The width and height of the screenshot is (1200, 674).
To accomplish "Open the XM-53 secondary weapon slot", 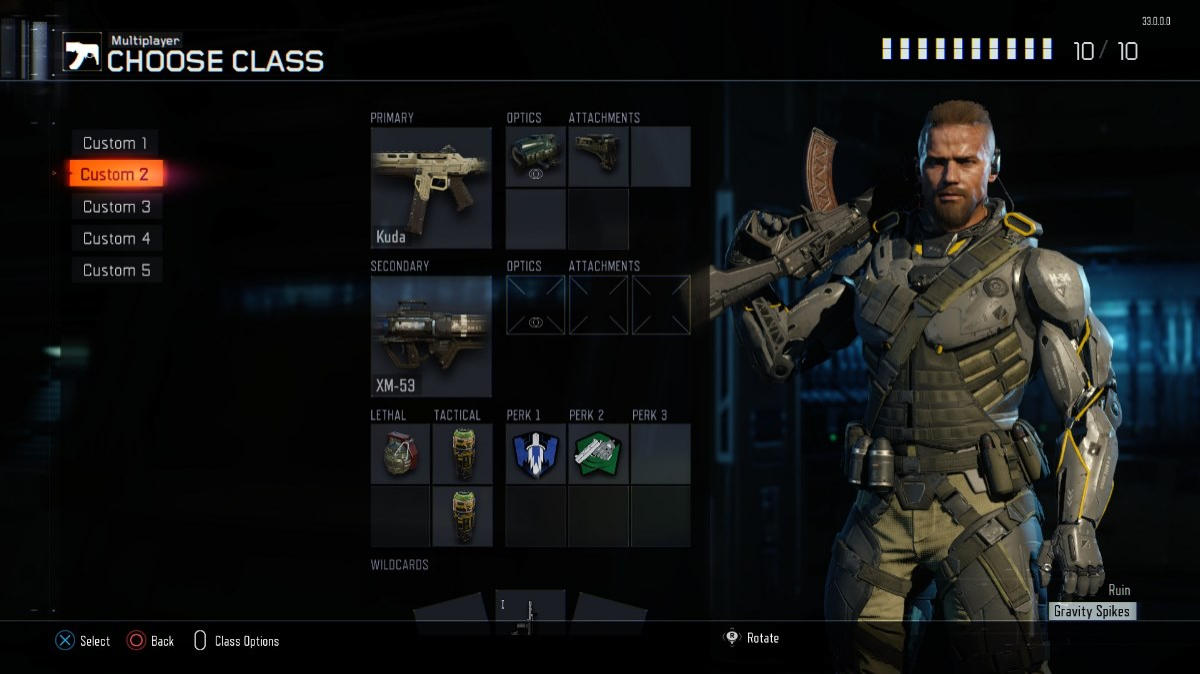I will 431,336.
